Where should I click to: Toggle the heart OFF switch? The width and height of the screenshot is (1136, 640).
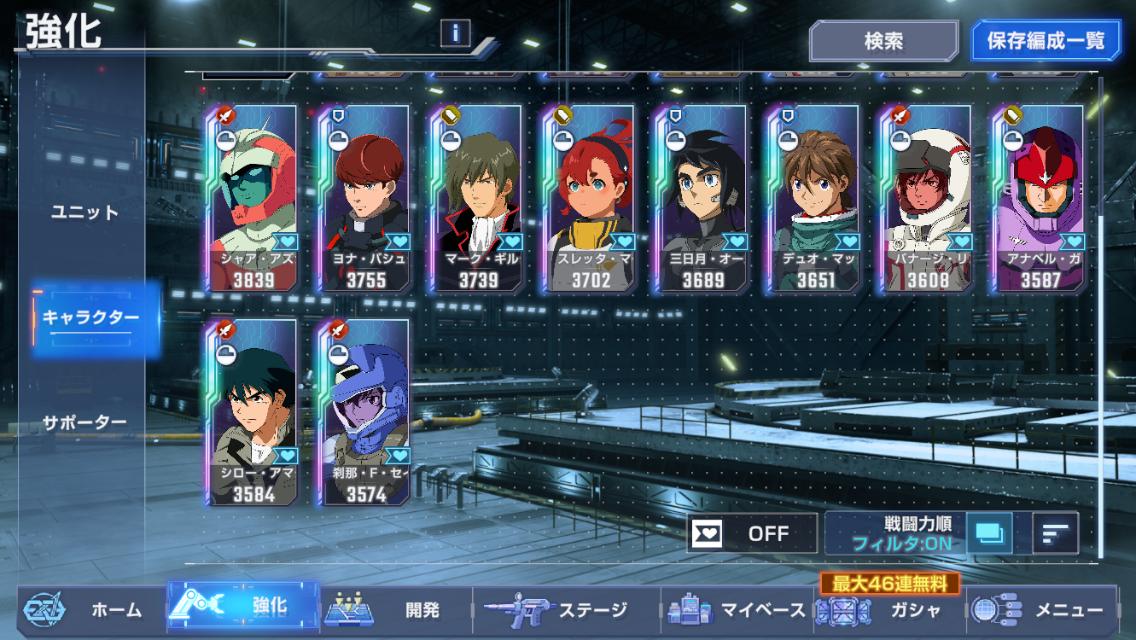752,533
